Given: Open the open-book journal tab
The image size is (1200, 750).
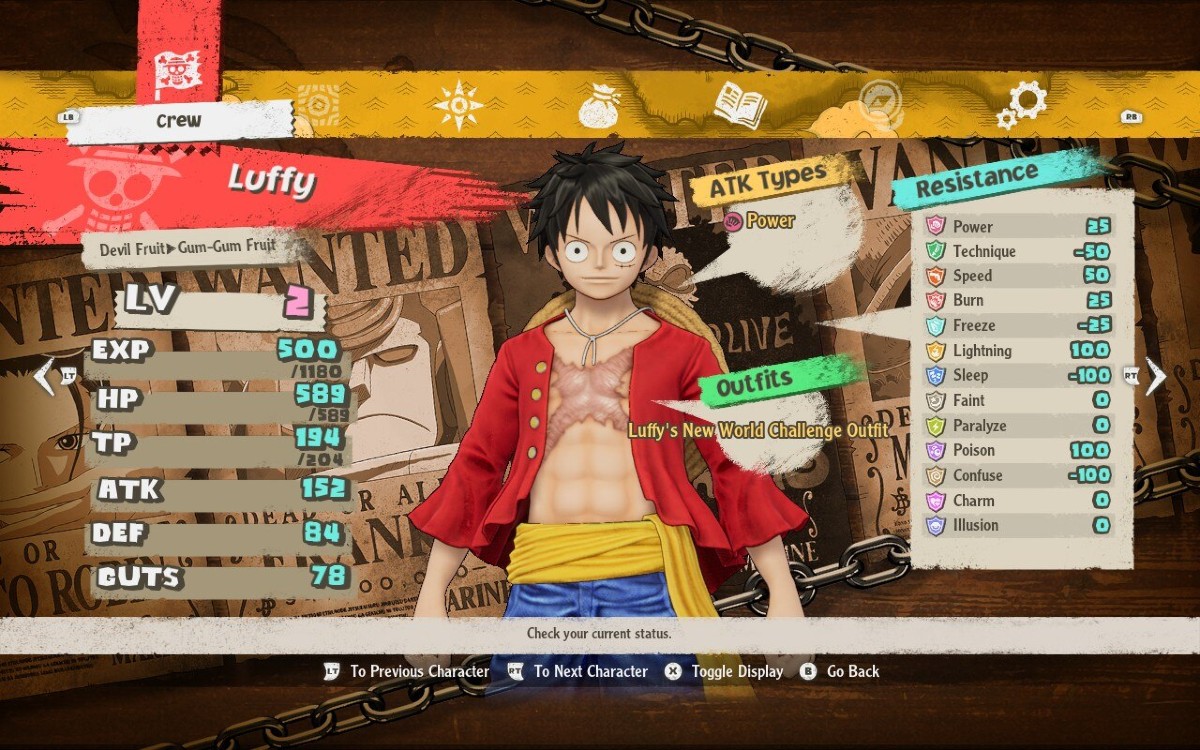Looking at the screenshot, I should coord(740,104).
